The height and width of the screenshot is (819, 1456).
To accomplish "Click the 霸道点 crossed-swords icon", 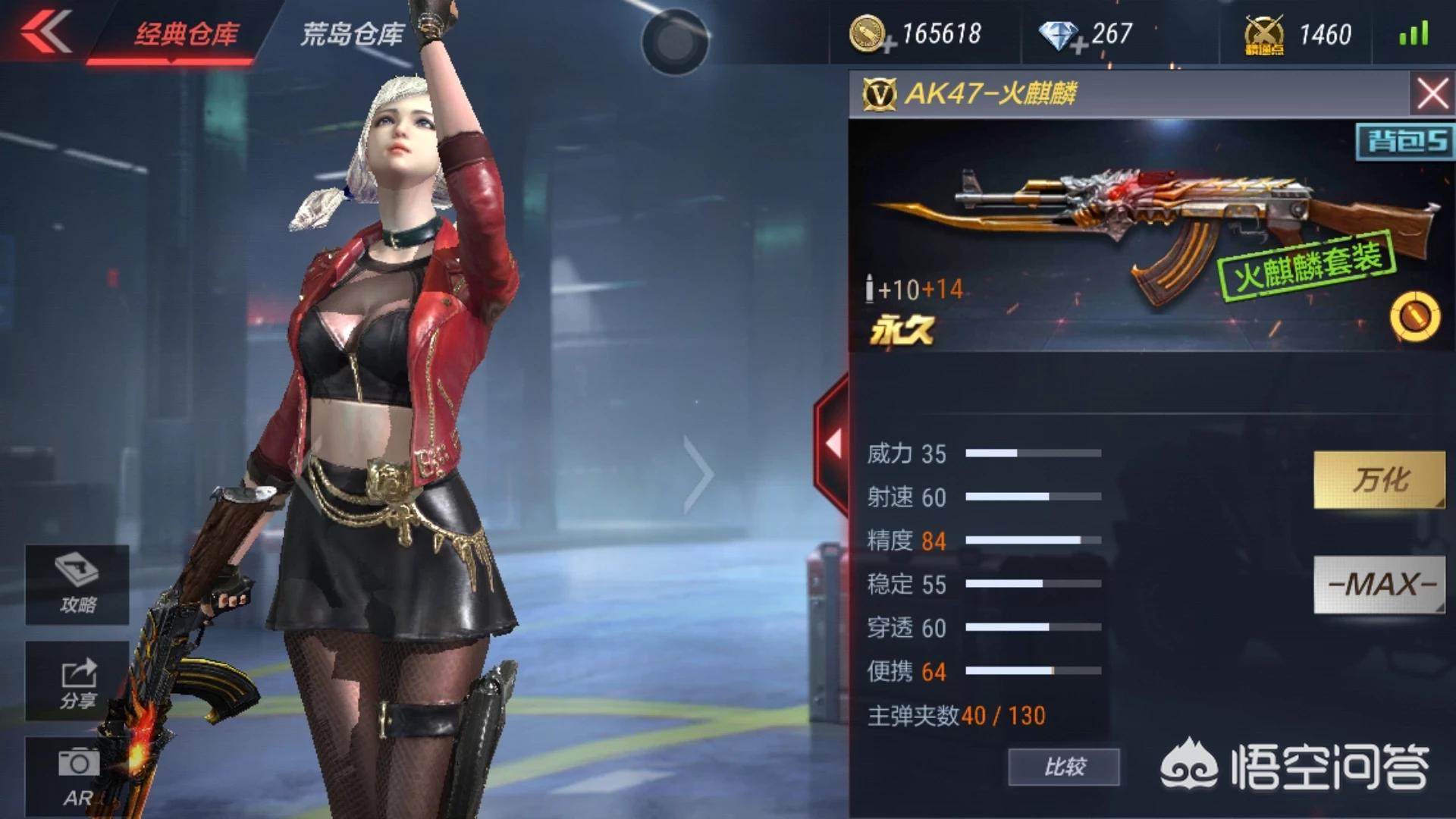I will click(x=1263, y=35).
